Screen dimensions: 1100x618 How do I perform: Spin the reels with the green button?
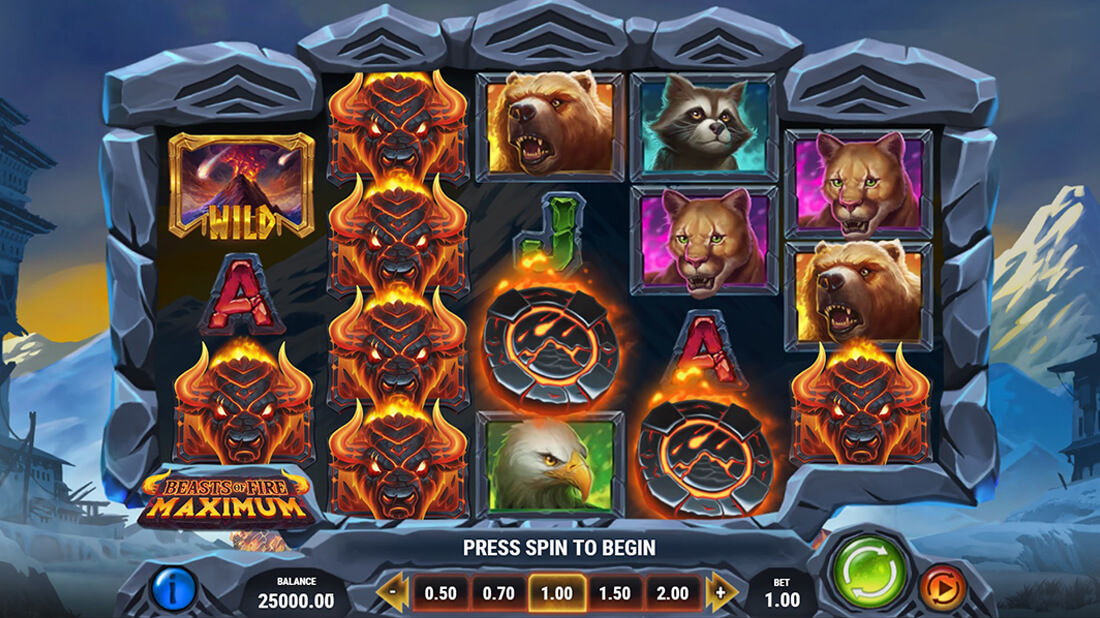[870, 572]
